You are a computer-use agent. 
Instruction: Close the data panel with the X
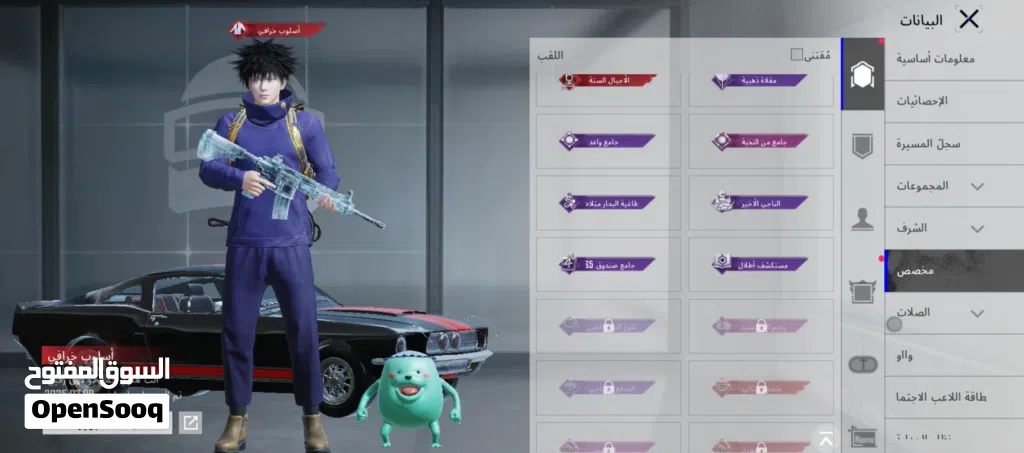click(969, 19)
